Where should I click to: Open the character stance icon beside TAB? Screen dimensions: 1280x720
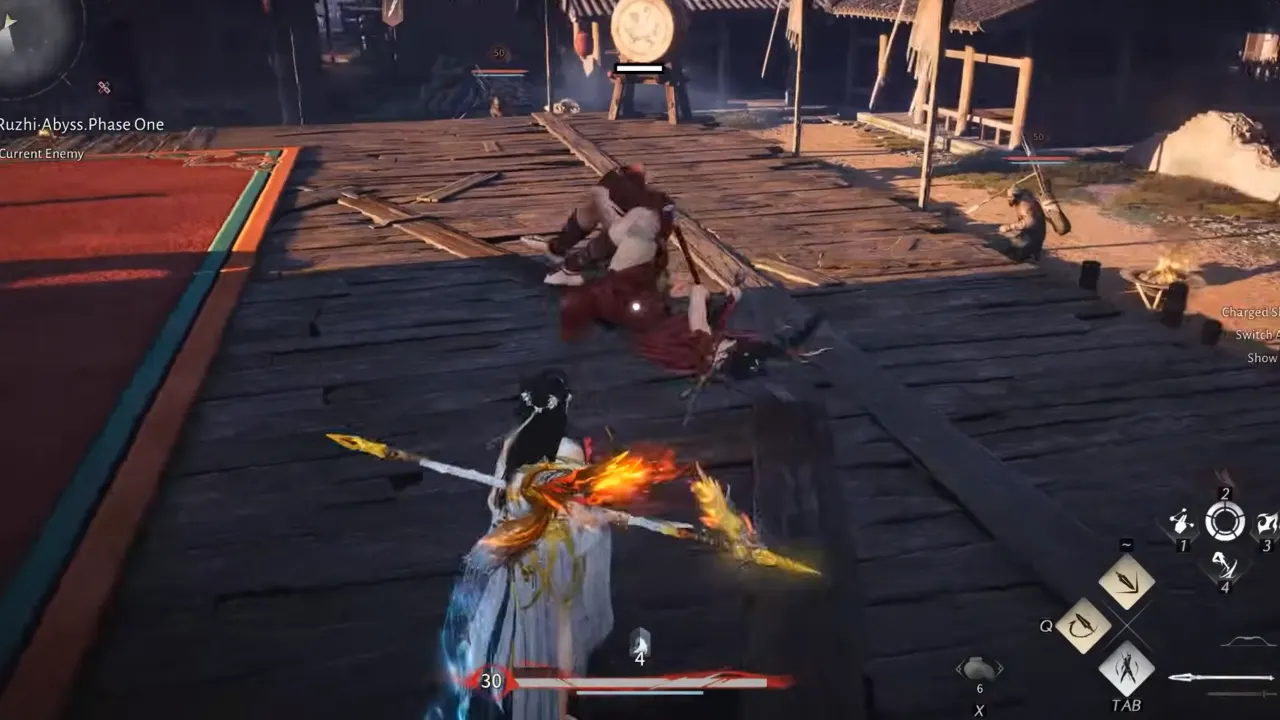click(1128, 668)
